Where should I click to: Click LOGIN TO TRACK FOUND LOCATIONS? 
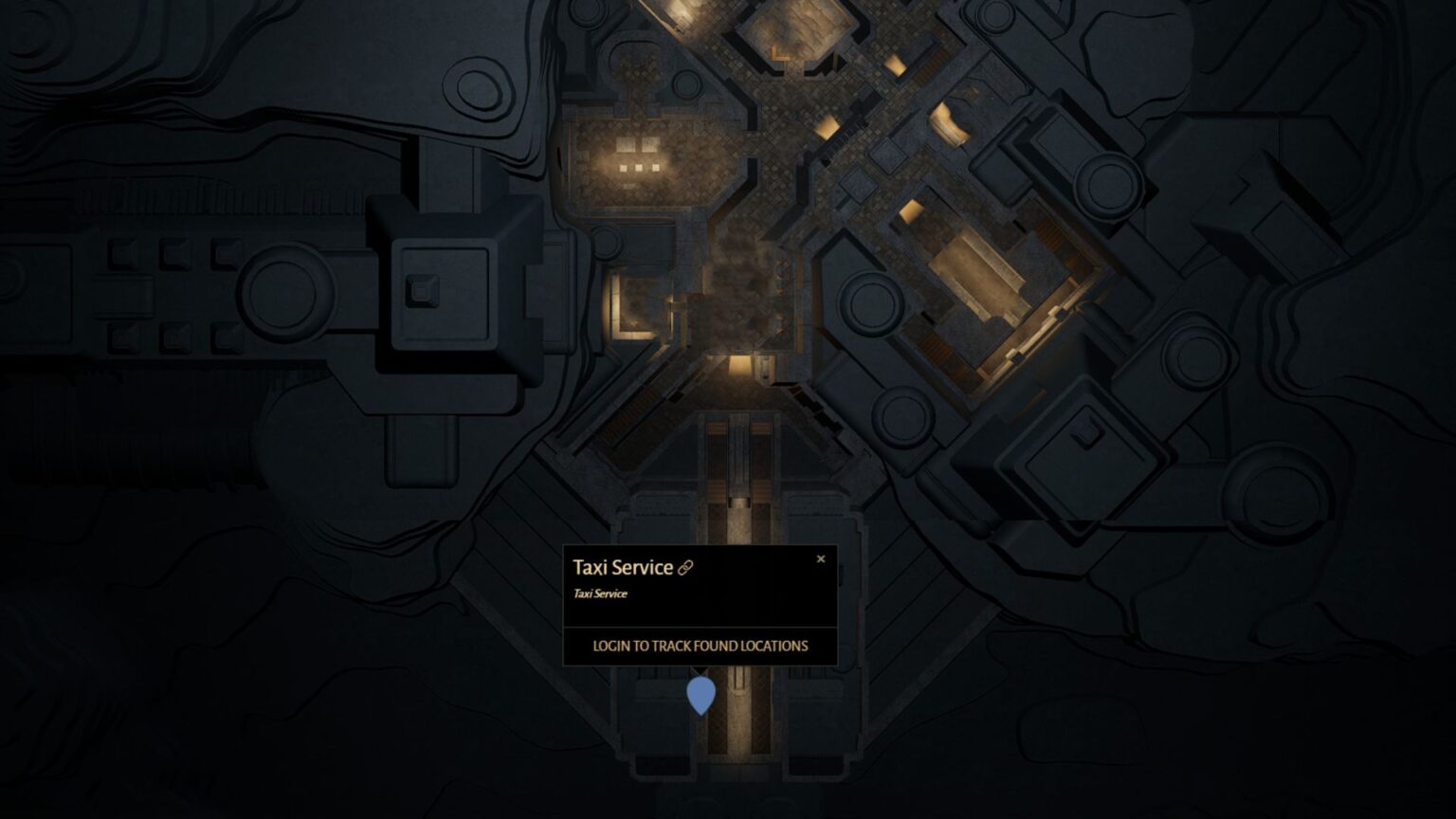(x=701, y=646)
